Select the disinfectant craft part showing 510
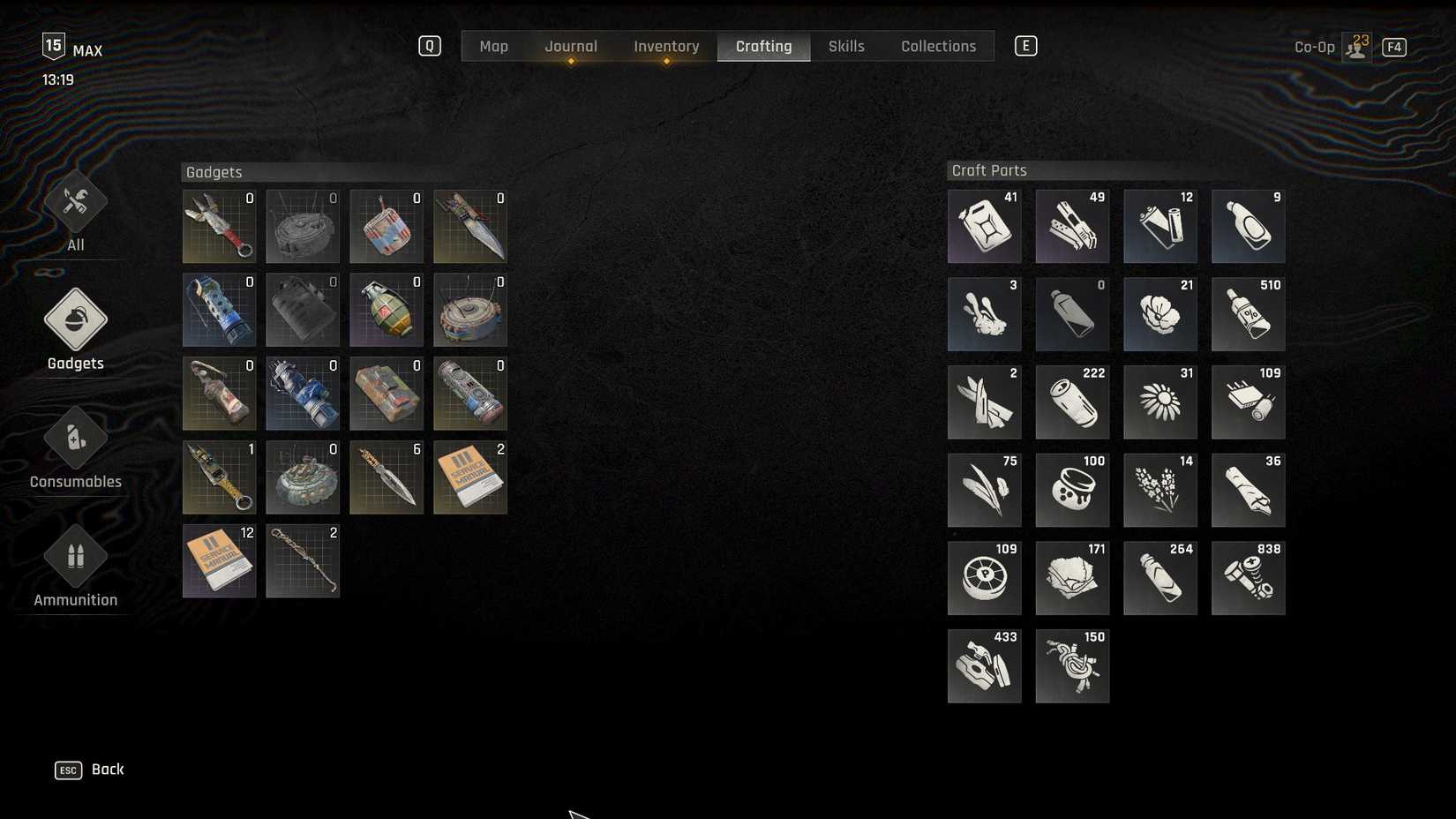This screenshot has height=819, width=1456. coord(1249,313)
